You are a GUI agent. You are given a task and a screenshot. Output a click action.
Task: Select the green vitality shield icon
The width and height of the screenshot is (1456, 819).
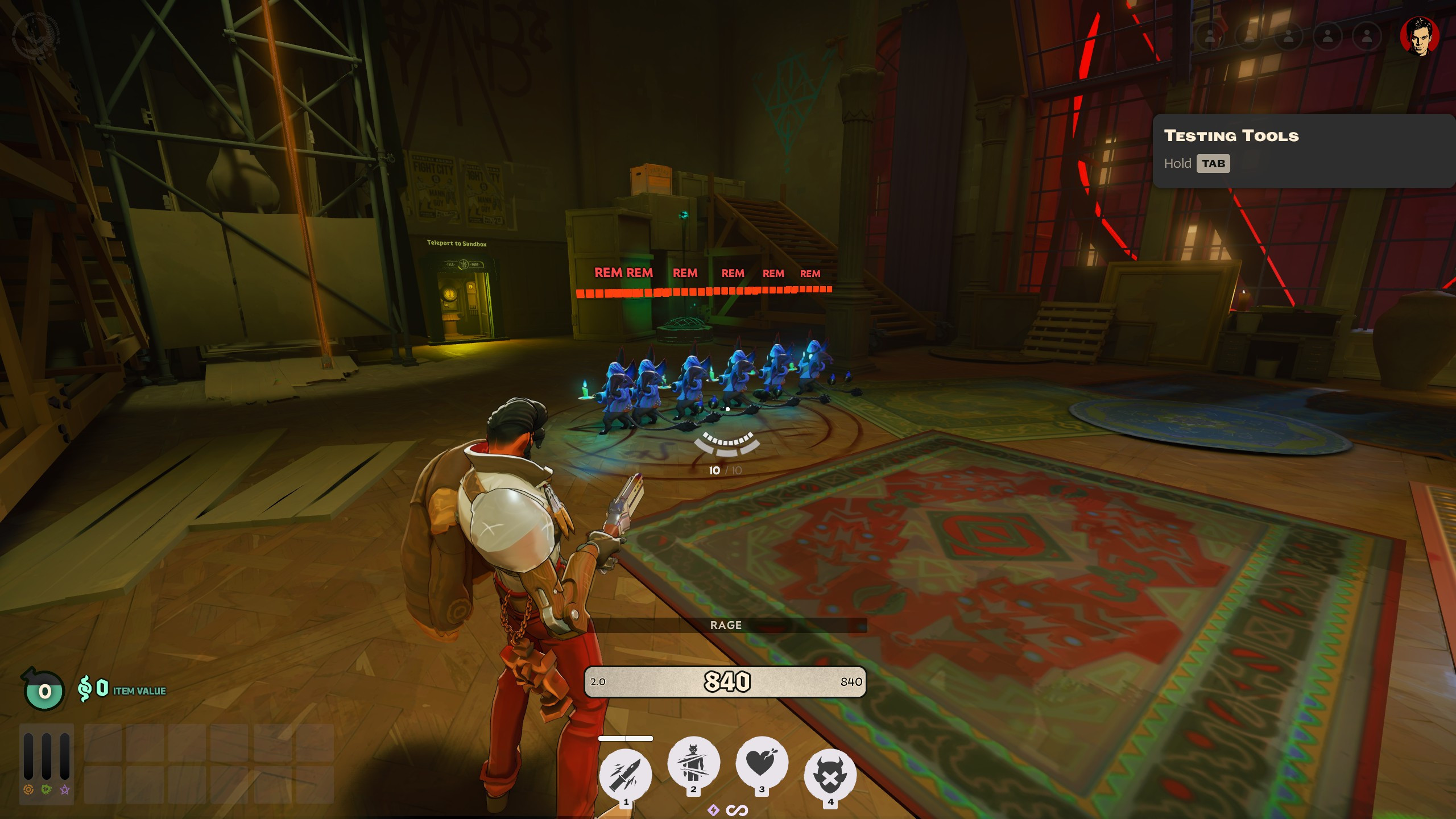47,789
